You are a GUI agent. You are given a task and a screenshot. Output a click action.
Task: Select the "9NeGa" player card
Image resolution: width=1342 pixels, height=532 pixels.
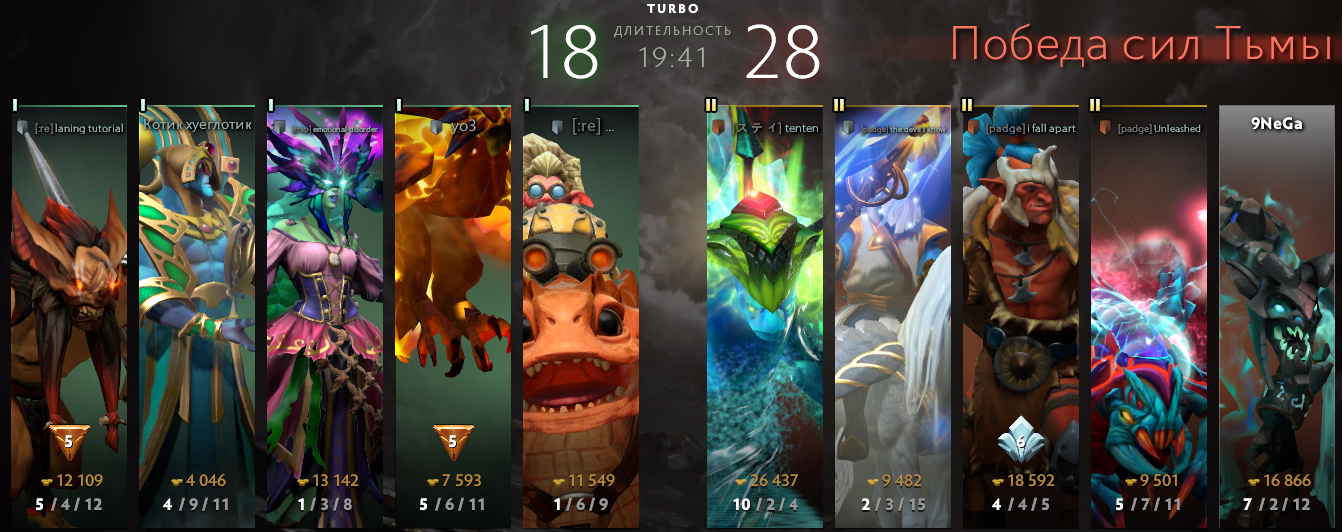pos(1276,300)
